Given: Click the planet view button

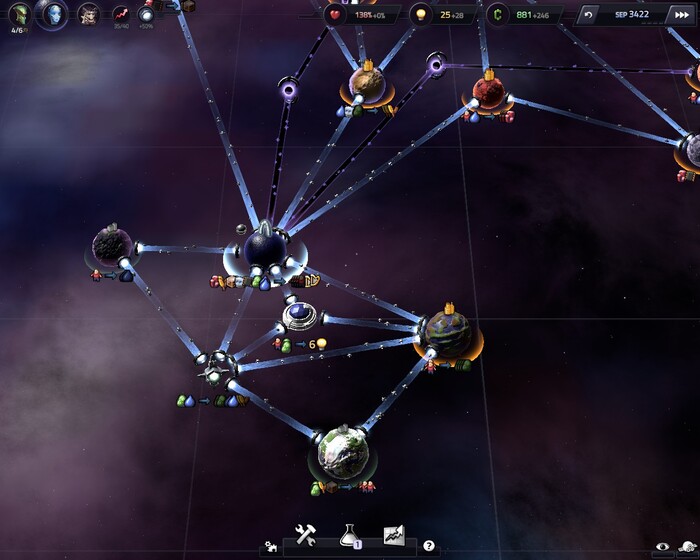Looking at the screenshot, I should (688, 546).
